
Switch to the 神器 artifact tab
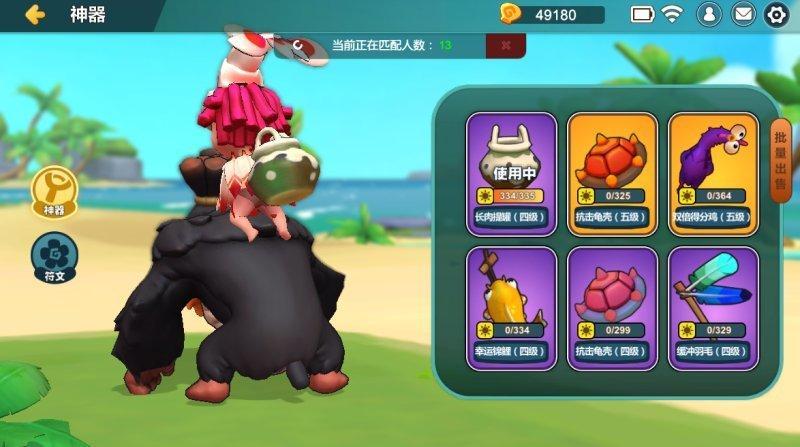point(52,189)
